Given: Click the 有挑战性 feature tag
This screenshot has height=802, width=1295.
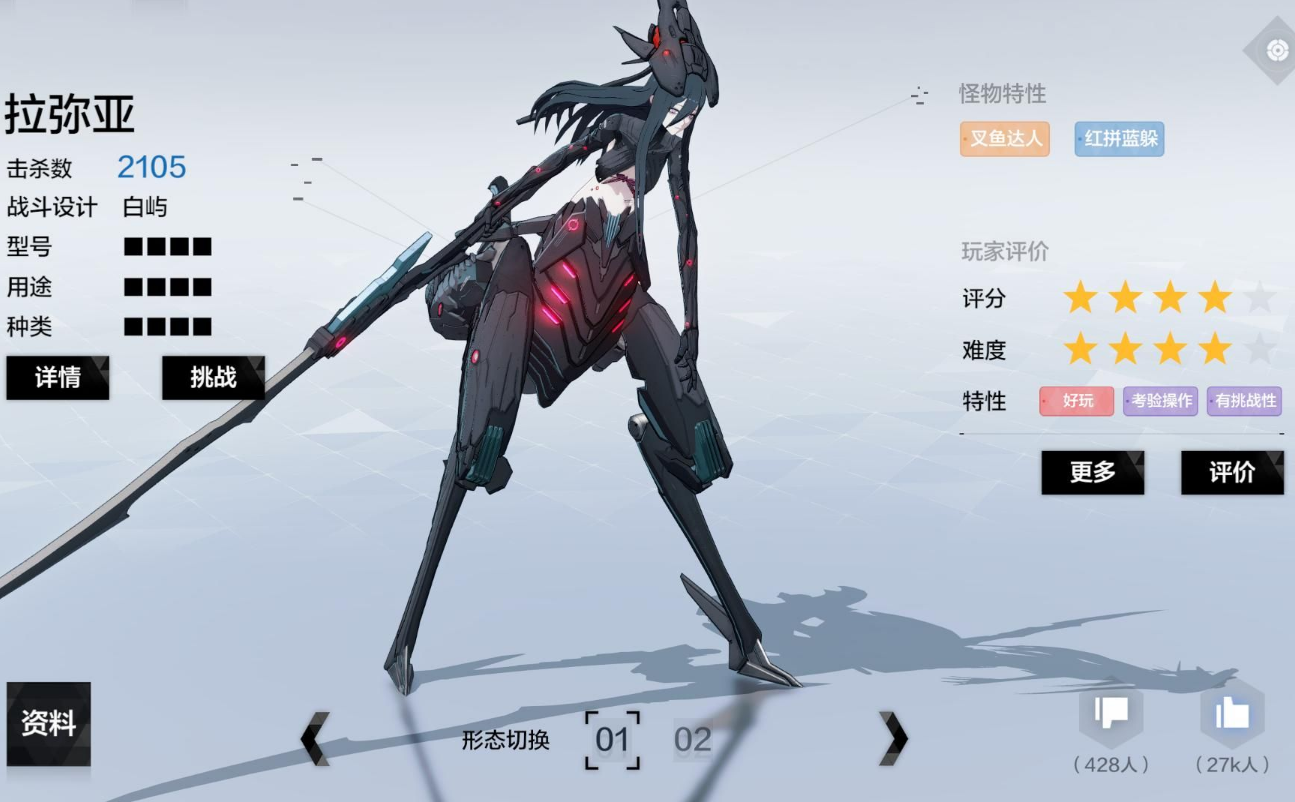Looking at the screenshot, I should (x=1244, y=401).
